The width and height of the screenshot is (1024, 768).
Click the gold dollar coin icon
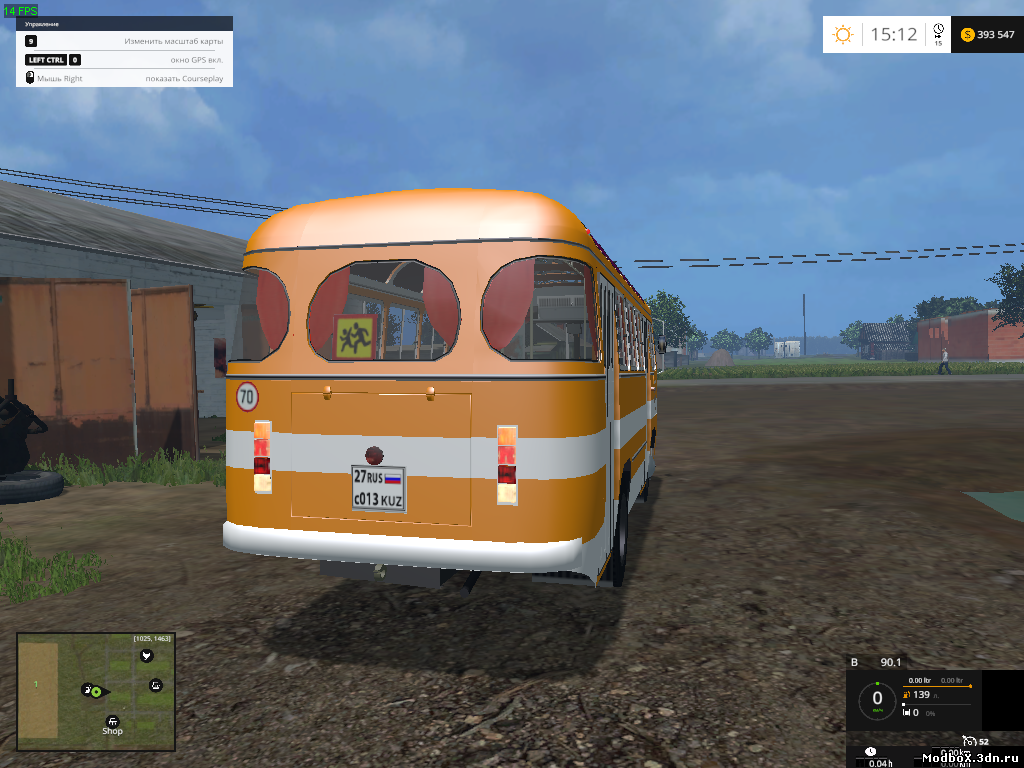coord(967,35)
